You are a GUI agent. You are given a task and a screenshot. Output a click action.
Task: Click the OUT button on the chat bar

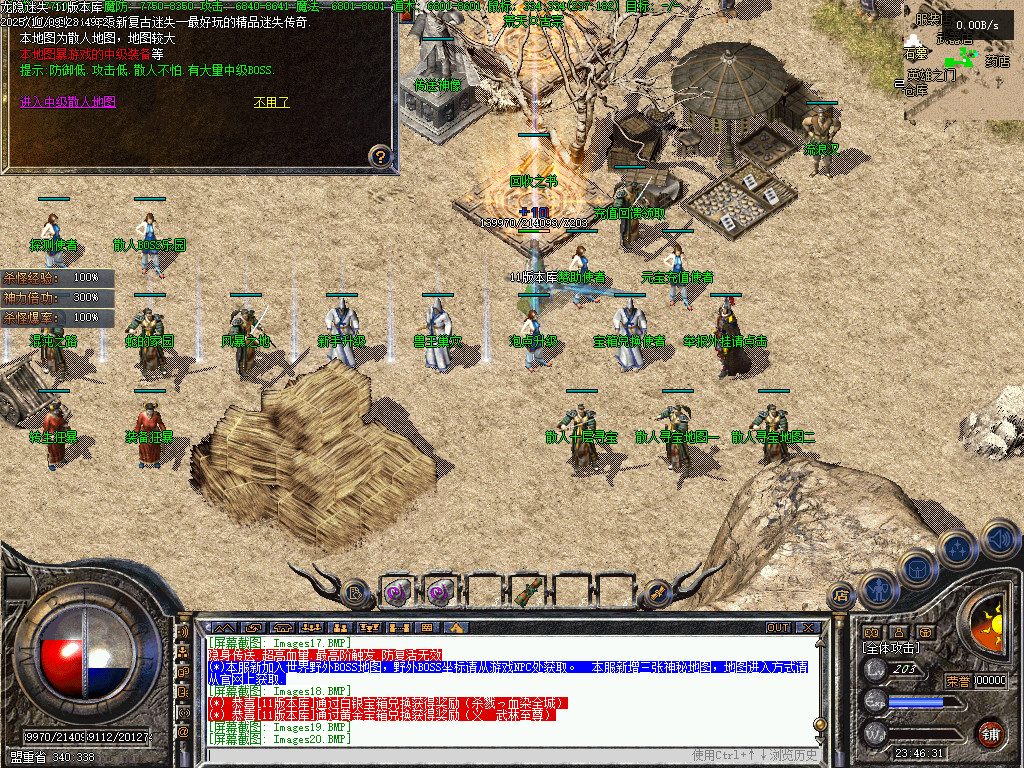click(777, 627)
